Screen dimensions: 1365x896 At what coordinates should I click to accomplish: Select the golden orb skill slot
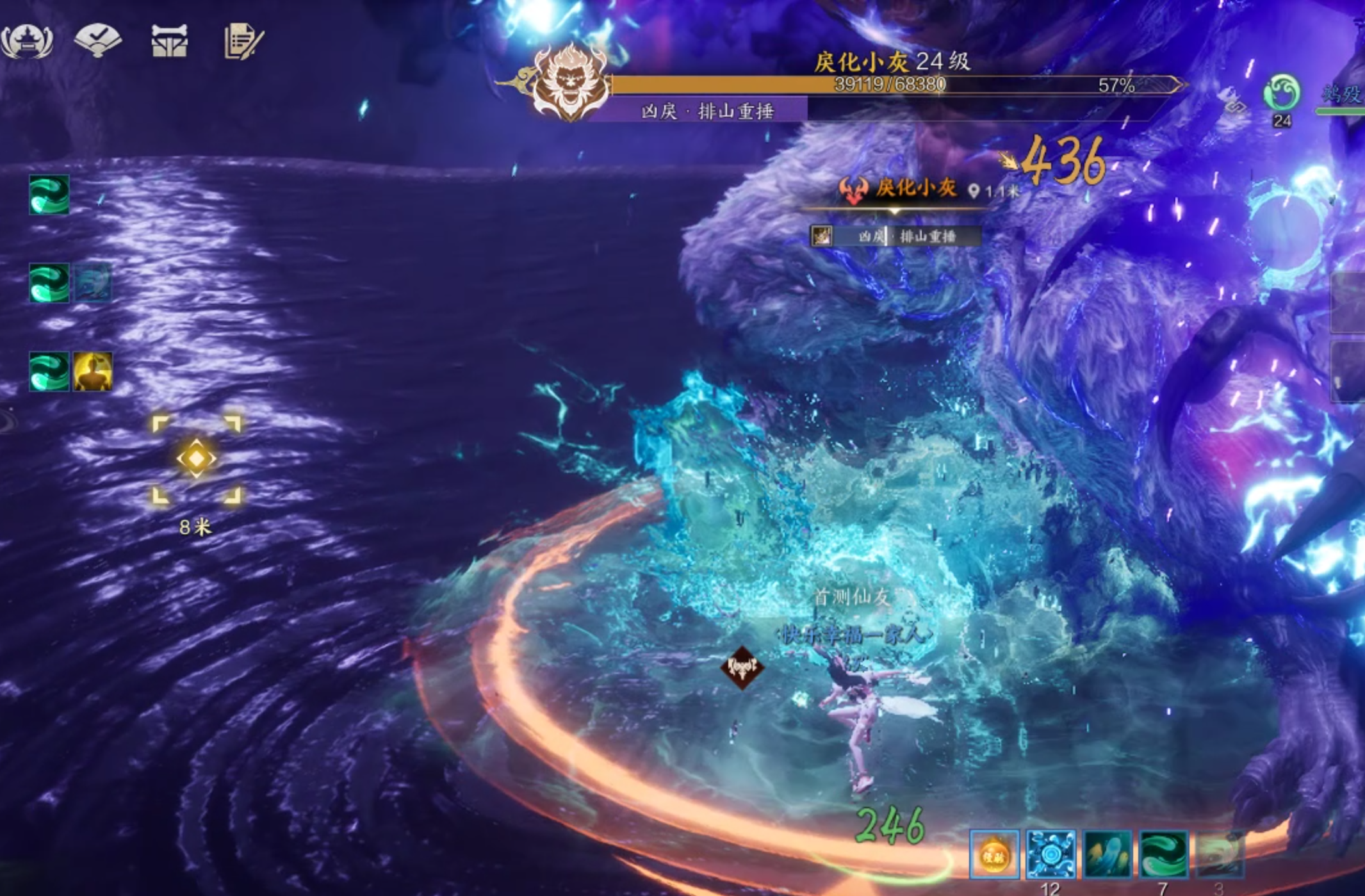click(993, 854)
